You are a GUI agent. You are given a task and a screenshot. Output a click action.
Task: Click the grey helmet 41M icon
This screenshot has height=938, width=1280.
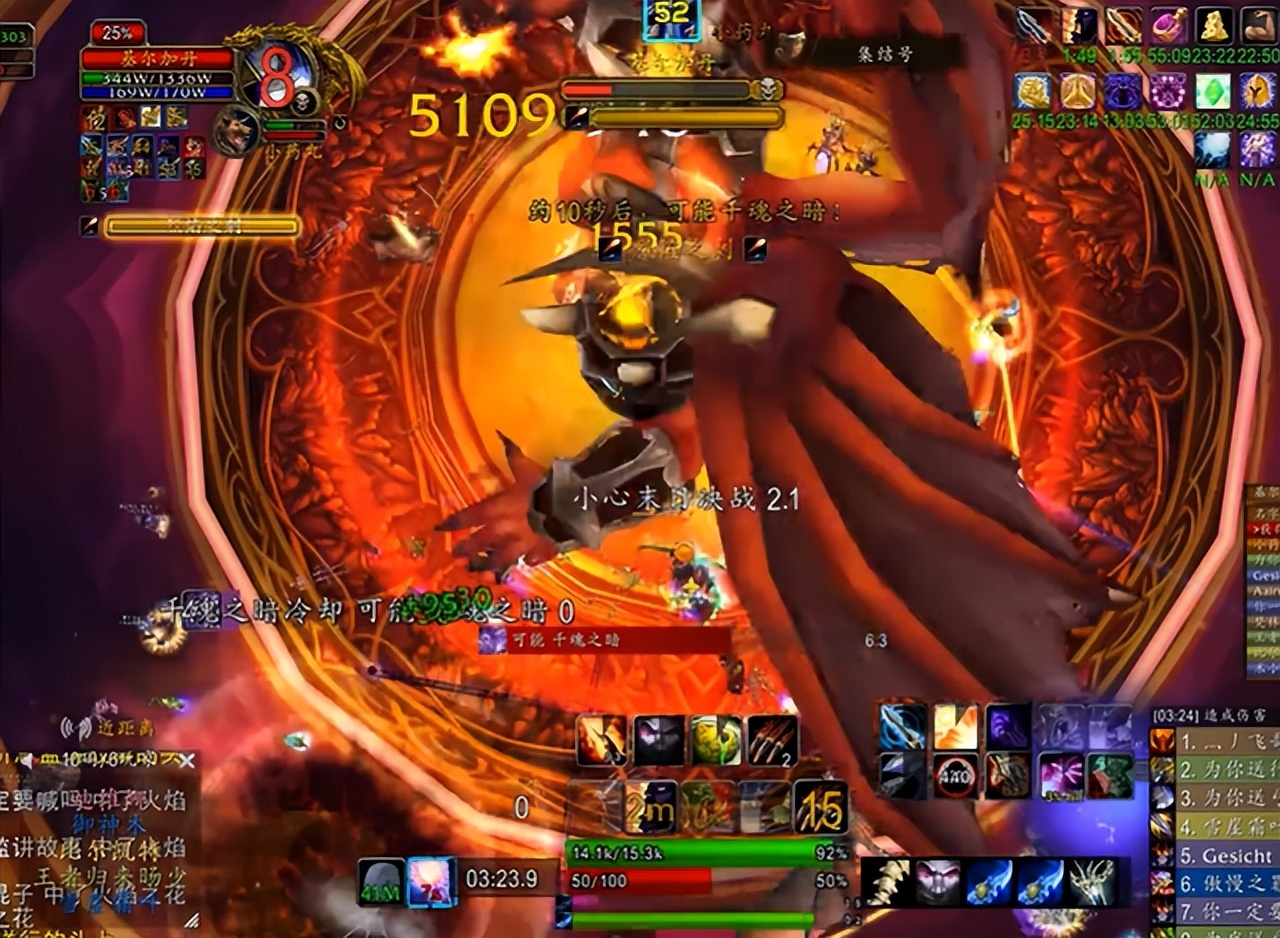pos(382,881)
